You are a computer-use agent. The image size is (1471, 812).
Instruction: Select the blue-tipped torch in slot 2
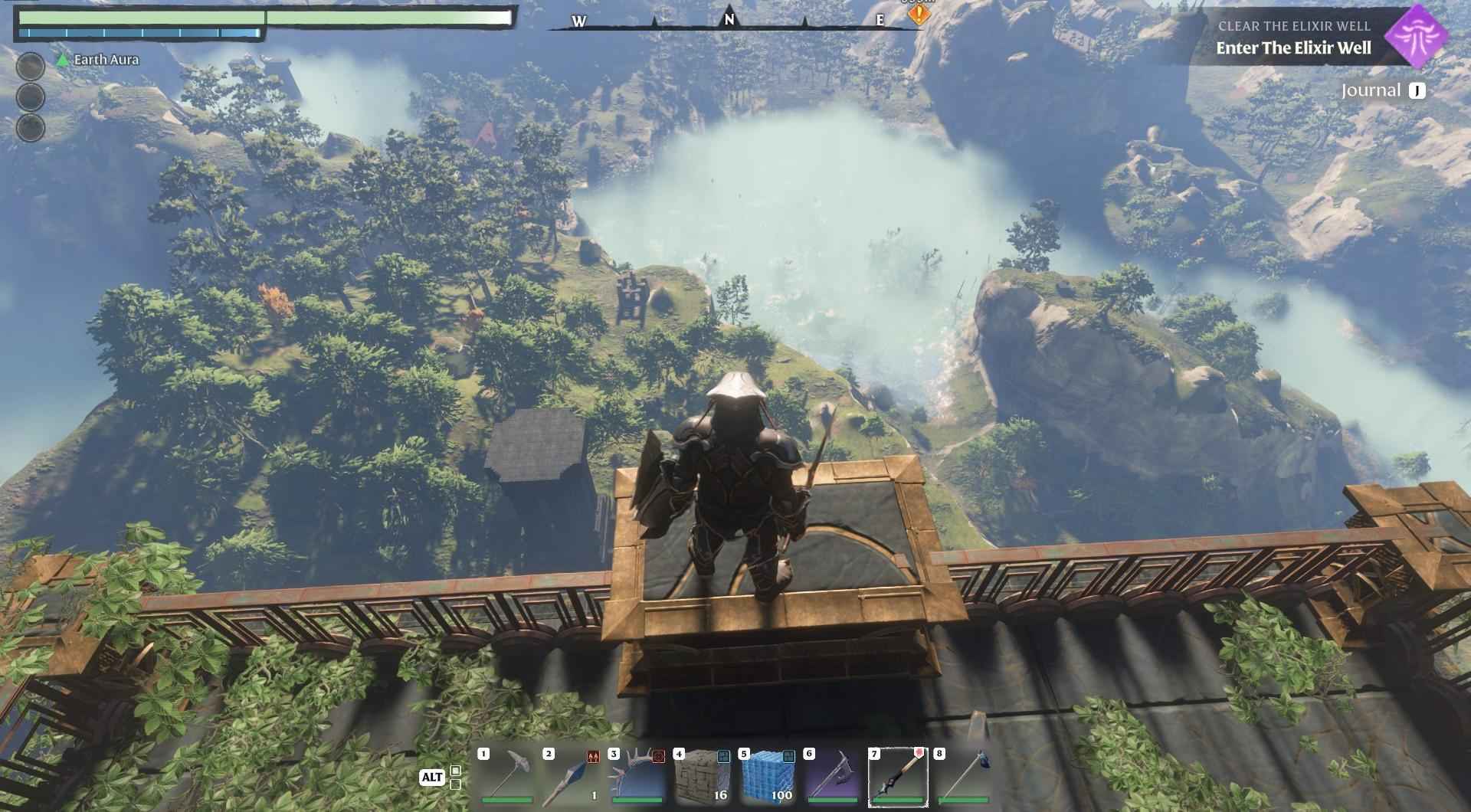(x=572, y=777)
